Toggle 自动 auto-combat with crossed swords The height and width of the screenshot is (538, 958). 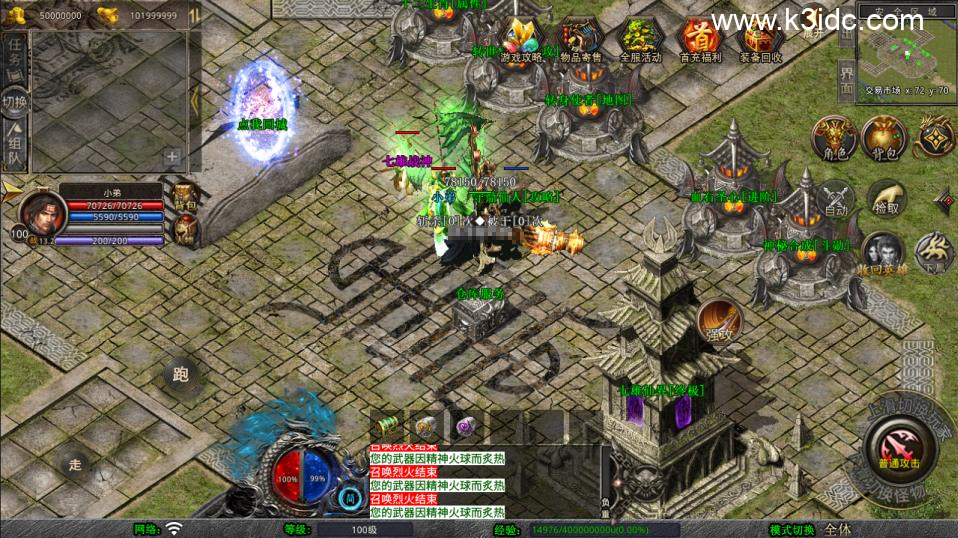836,198
